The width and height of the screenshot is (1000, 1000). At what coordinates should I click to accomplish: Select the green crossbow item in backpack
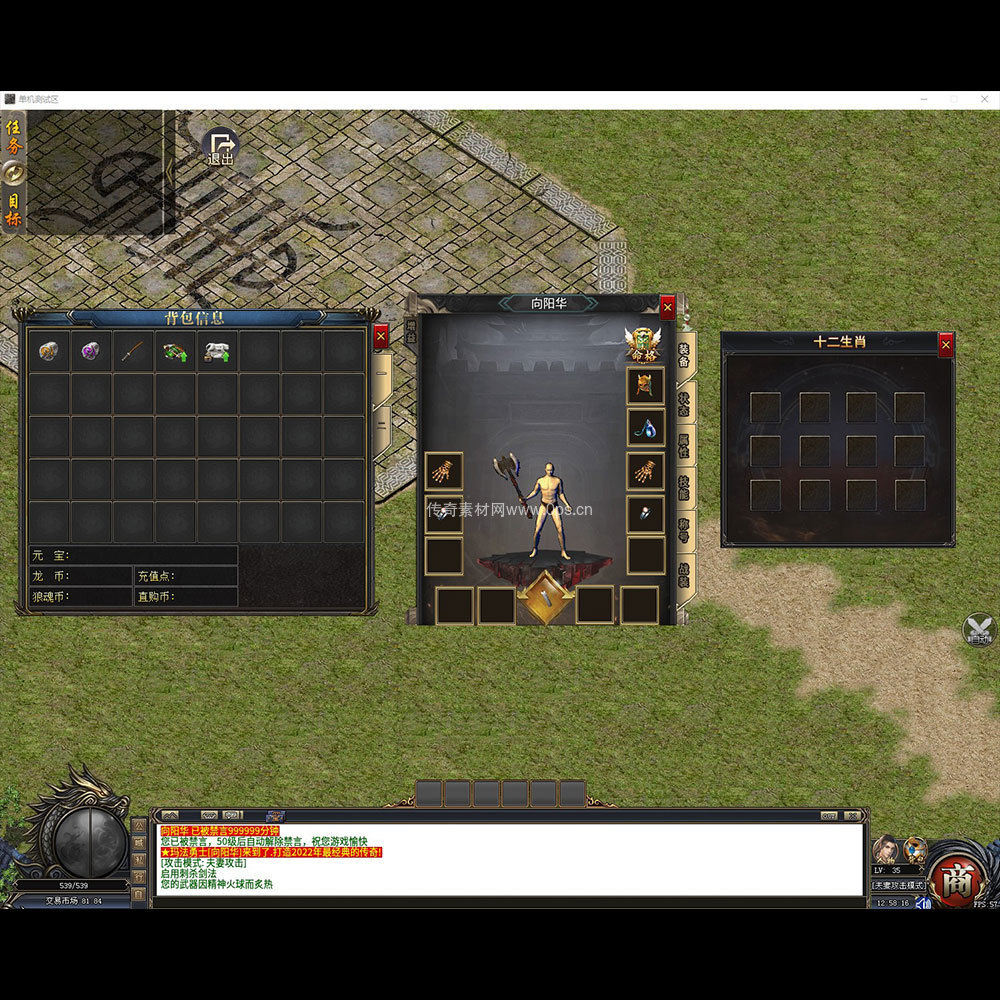click(175, 351)
